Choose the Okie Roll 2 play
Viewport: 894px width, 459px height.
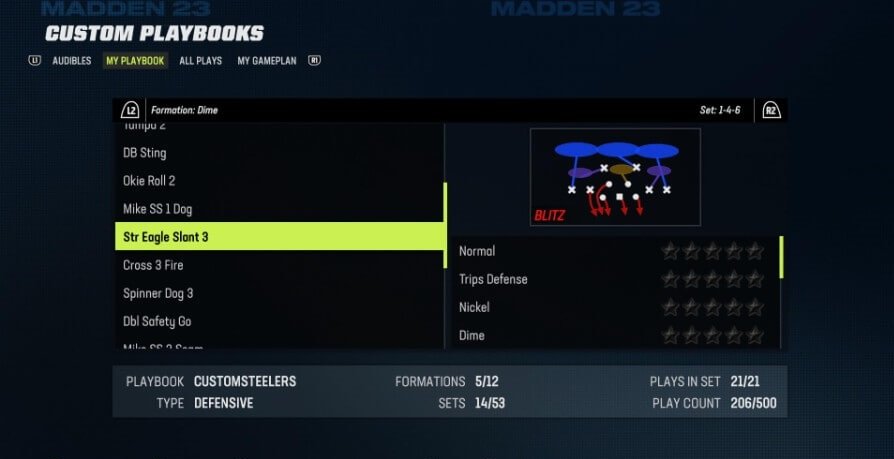[x=149, y=181]
